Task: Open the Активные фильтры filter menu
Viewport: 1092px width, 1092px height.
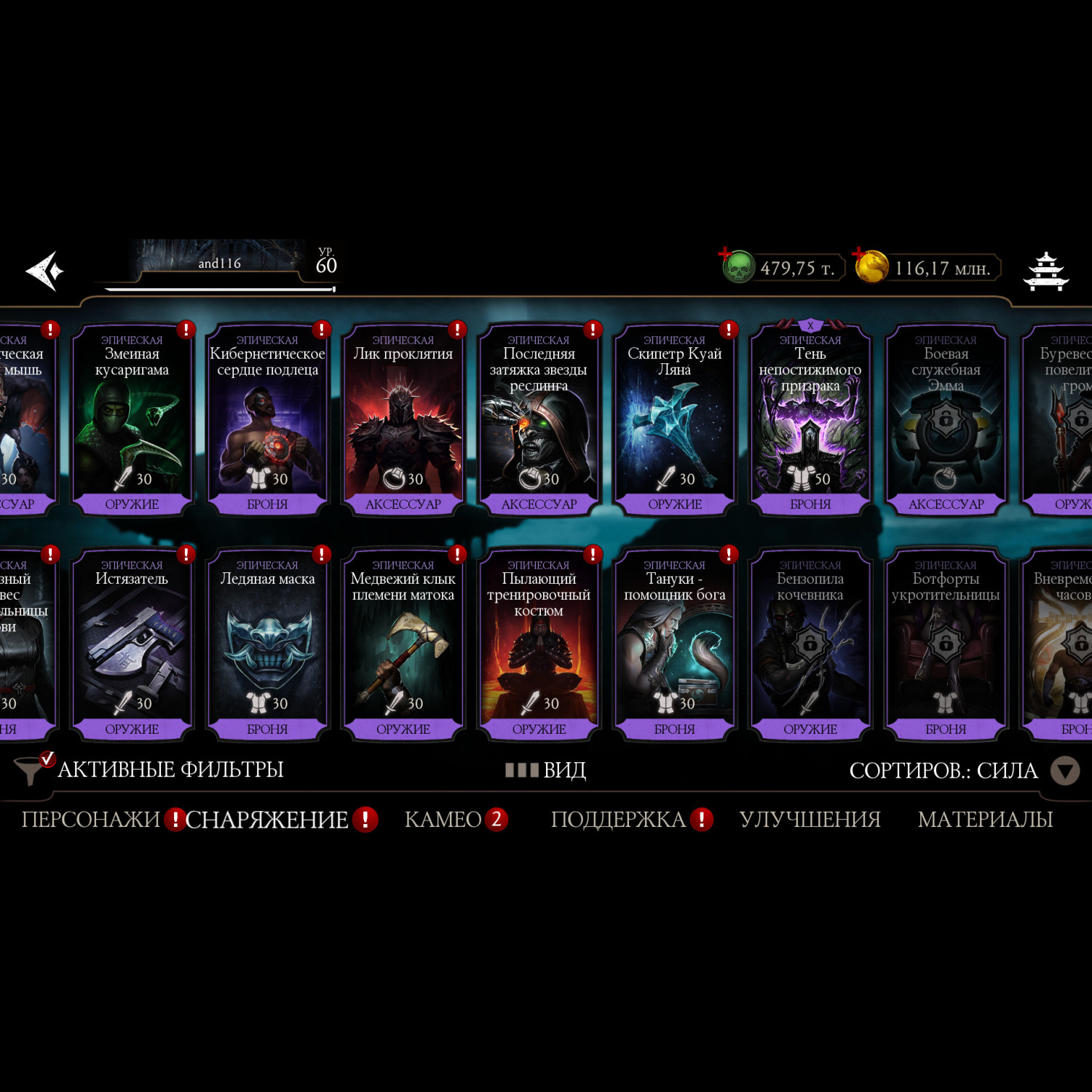Action: (150, 769)
